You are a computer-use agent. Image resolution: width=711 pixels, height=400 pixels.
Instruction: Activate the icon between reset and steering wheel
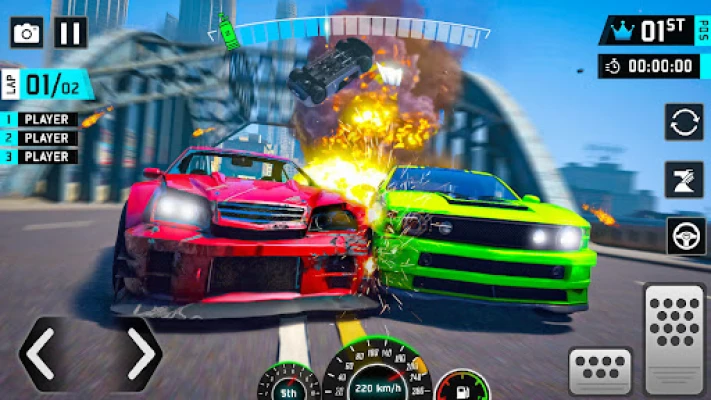(684, 180)
